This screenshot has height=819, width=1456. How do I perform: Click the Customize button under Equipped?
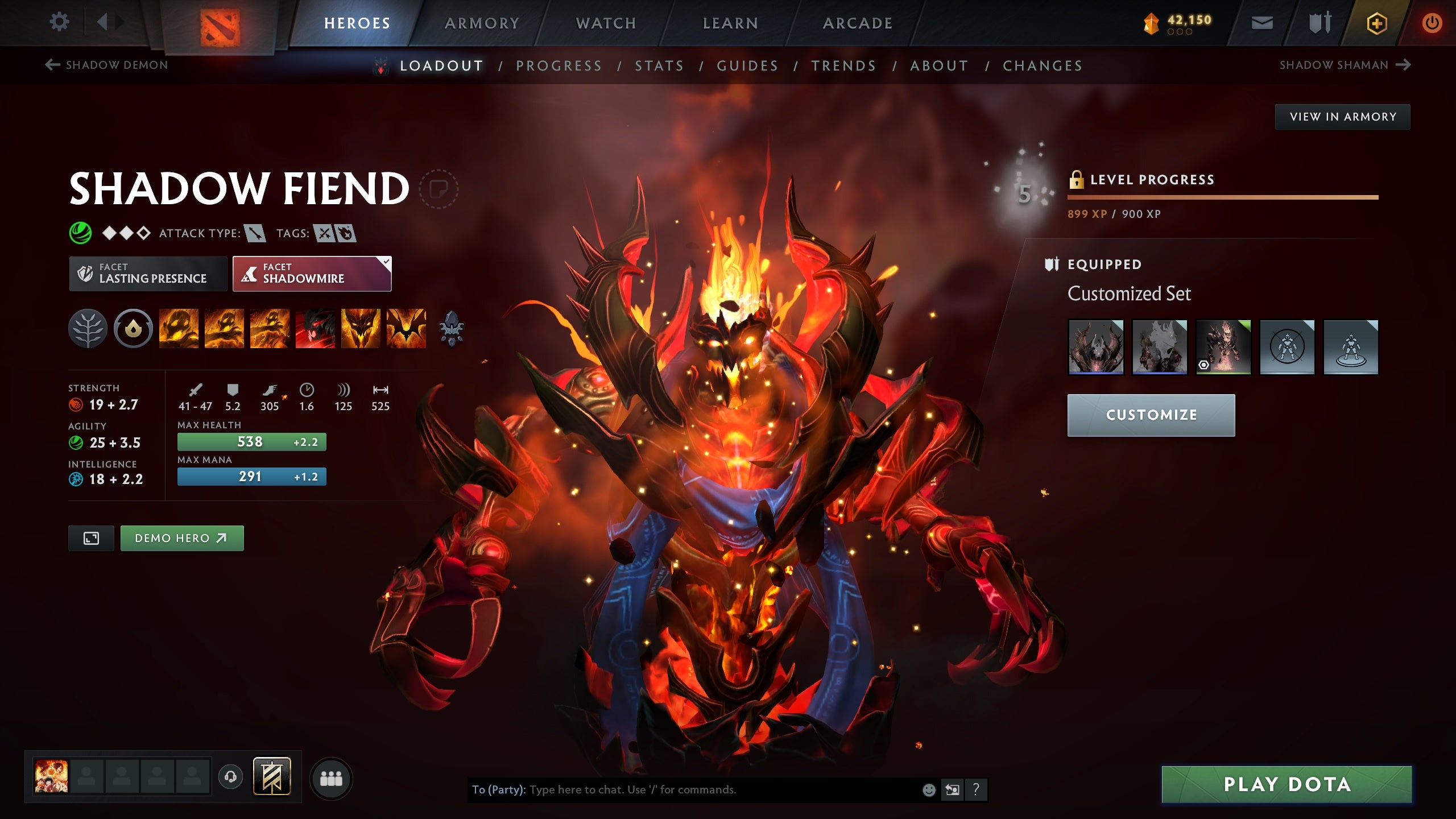point(1150,415)
